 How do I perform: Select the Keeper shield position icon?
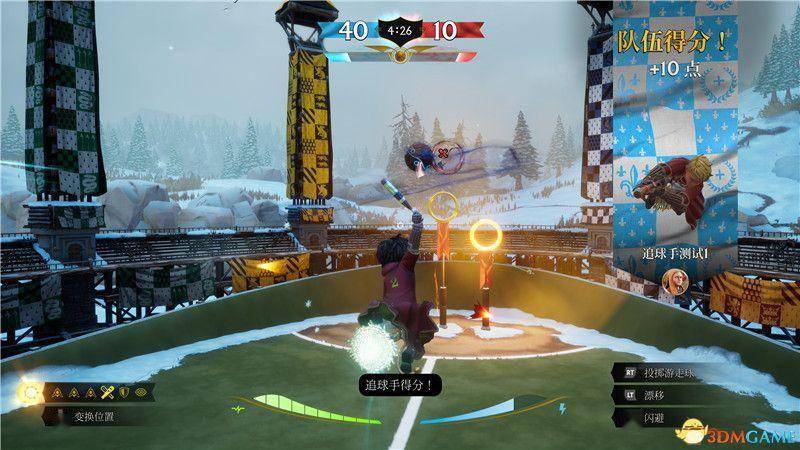[x=124, y=392]
